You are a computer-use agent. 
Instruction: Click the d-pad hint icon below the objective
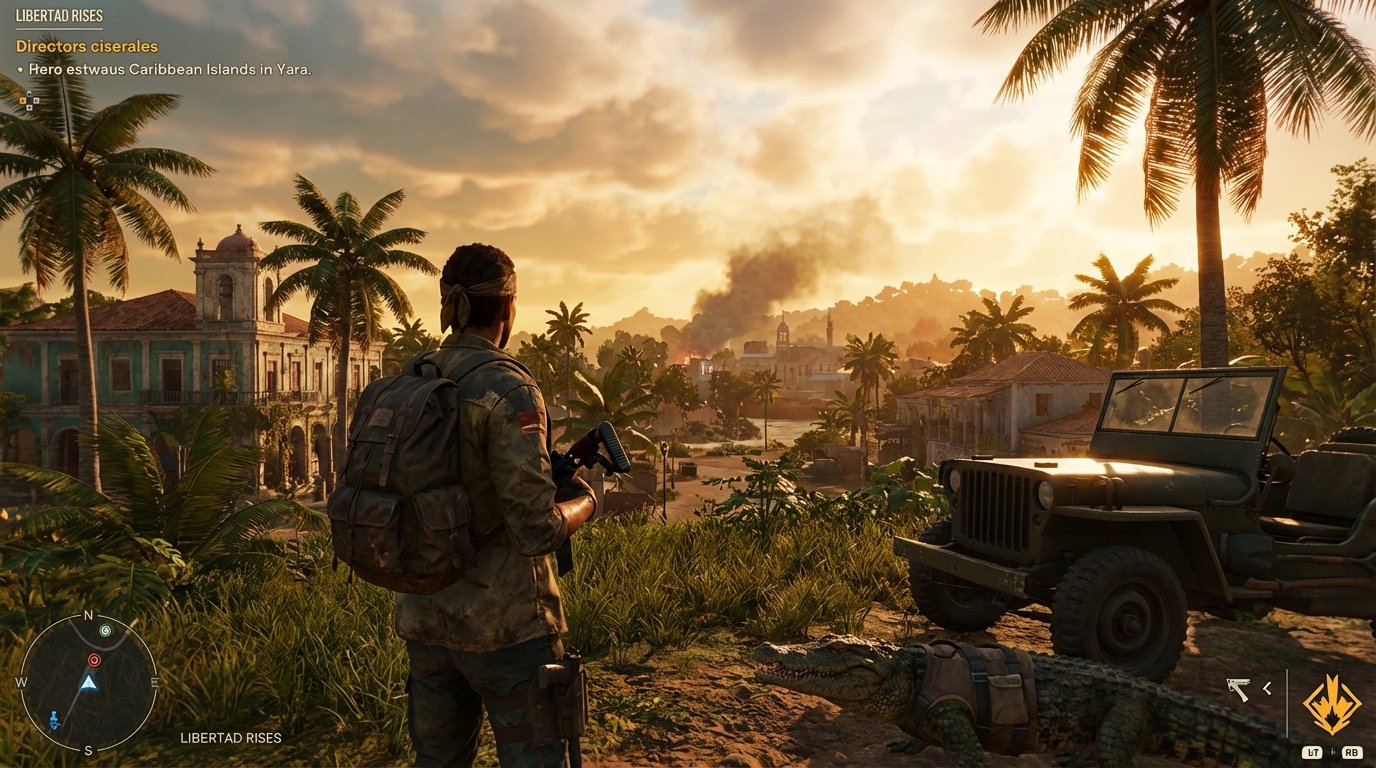click(28, 100)
